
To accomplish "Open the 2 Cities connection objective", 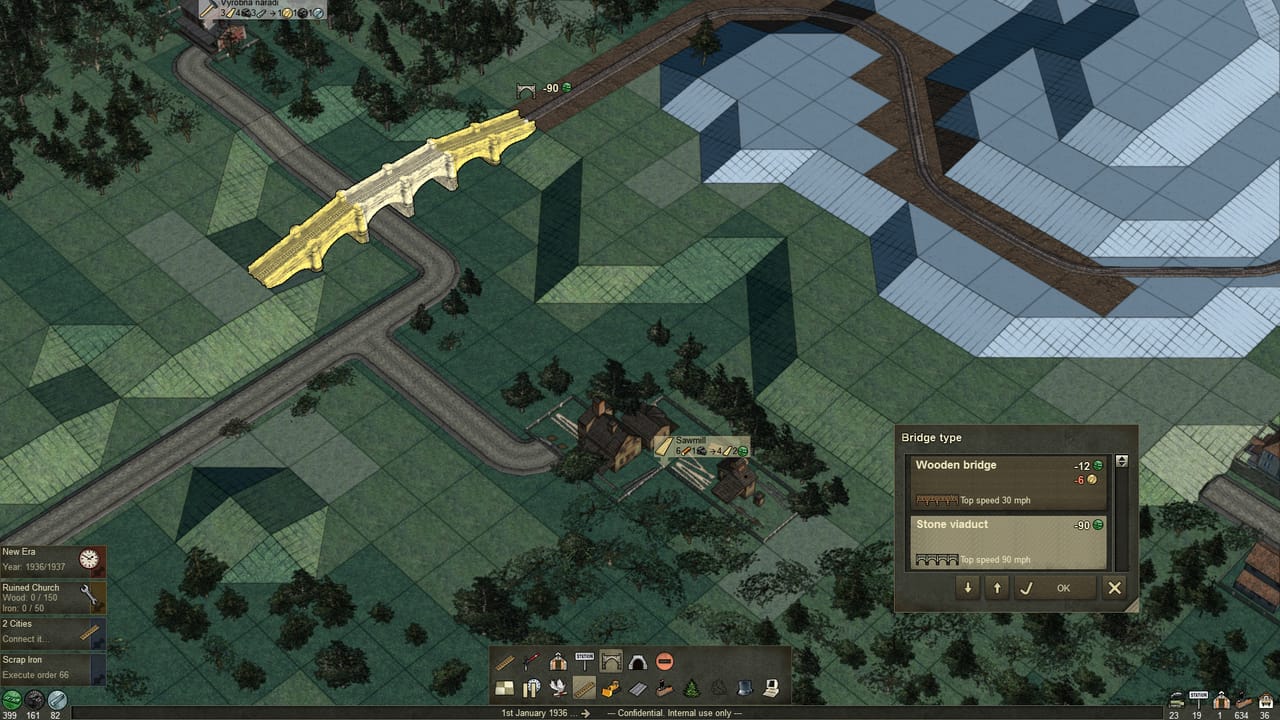I will pyautogui.click(x=52, y=630).
